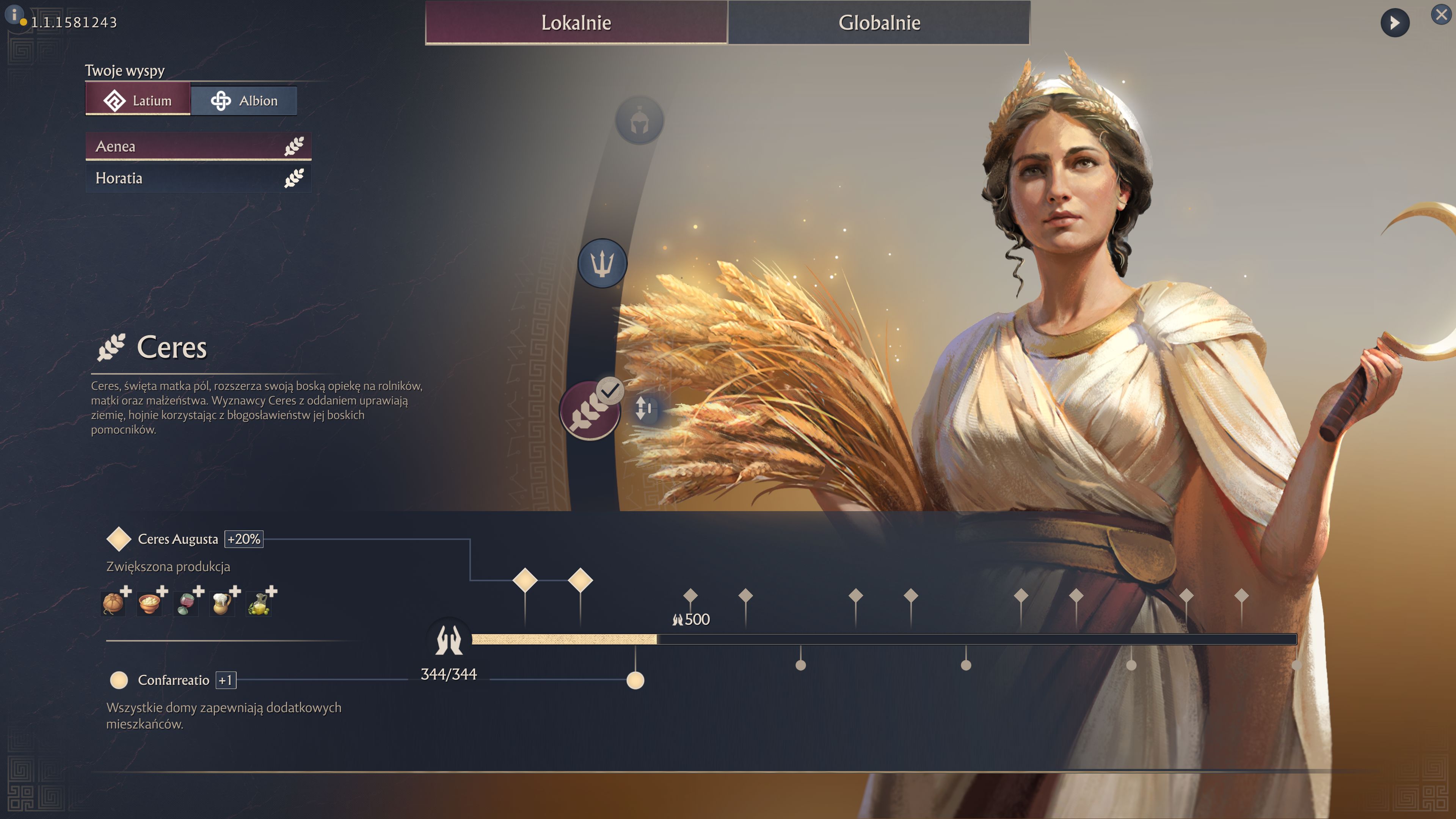Switch to the Lokalnie tab
1456x819 pixels.
[576, 23]
